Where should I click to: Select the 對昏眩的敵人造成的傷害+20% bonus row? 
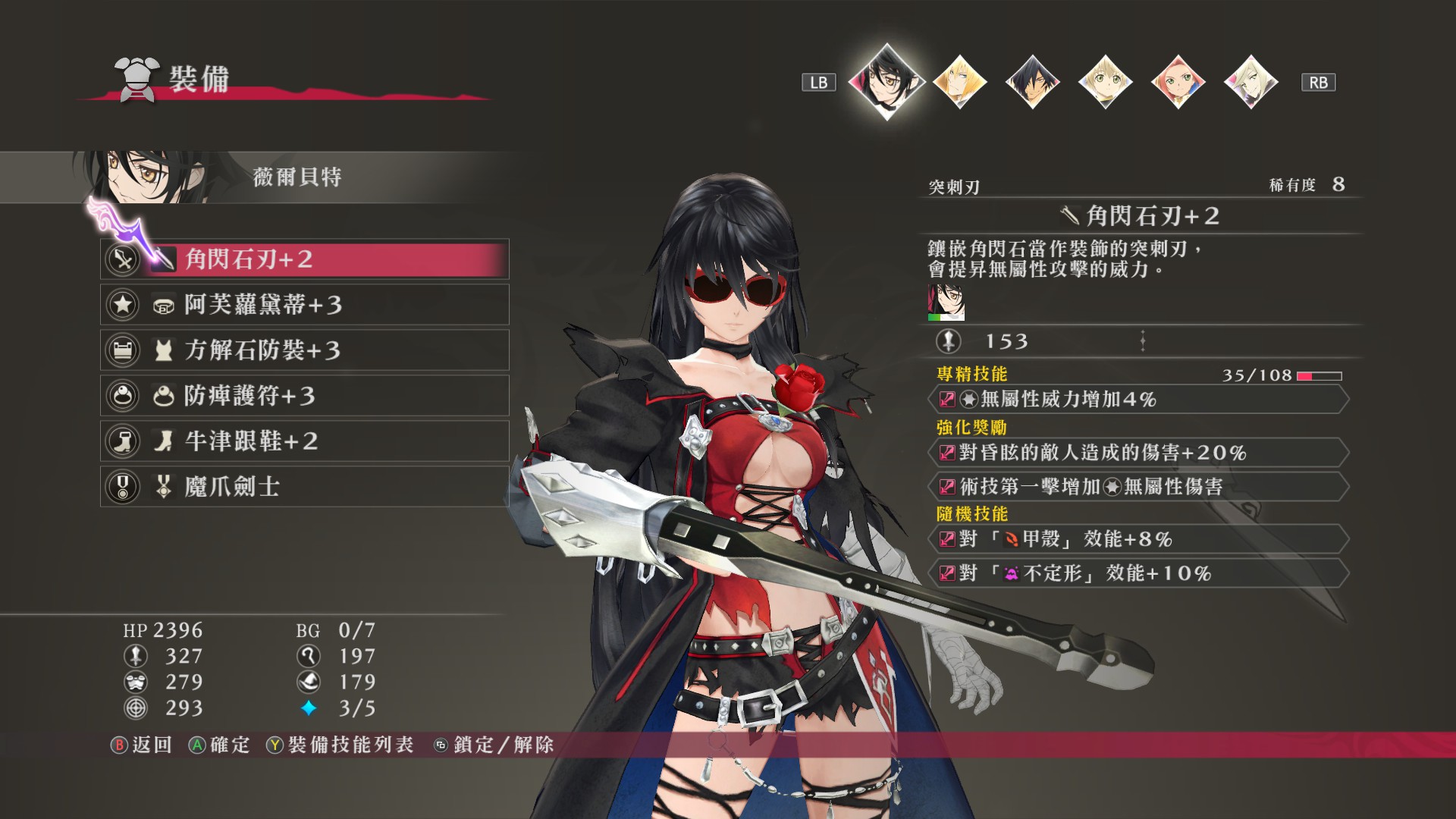(x=1137, y=453)
